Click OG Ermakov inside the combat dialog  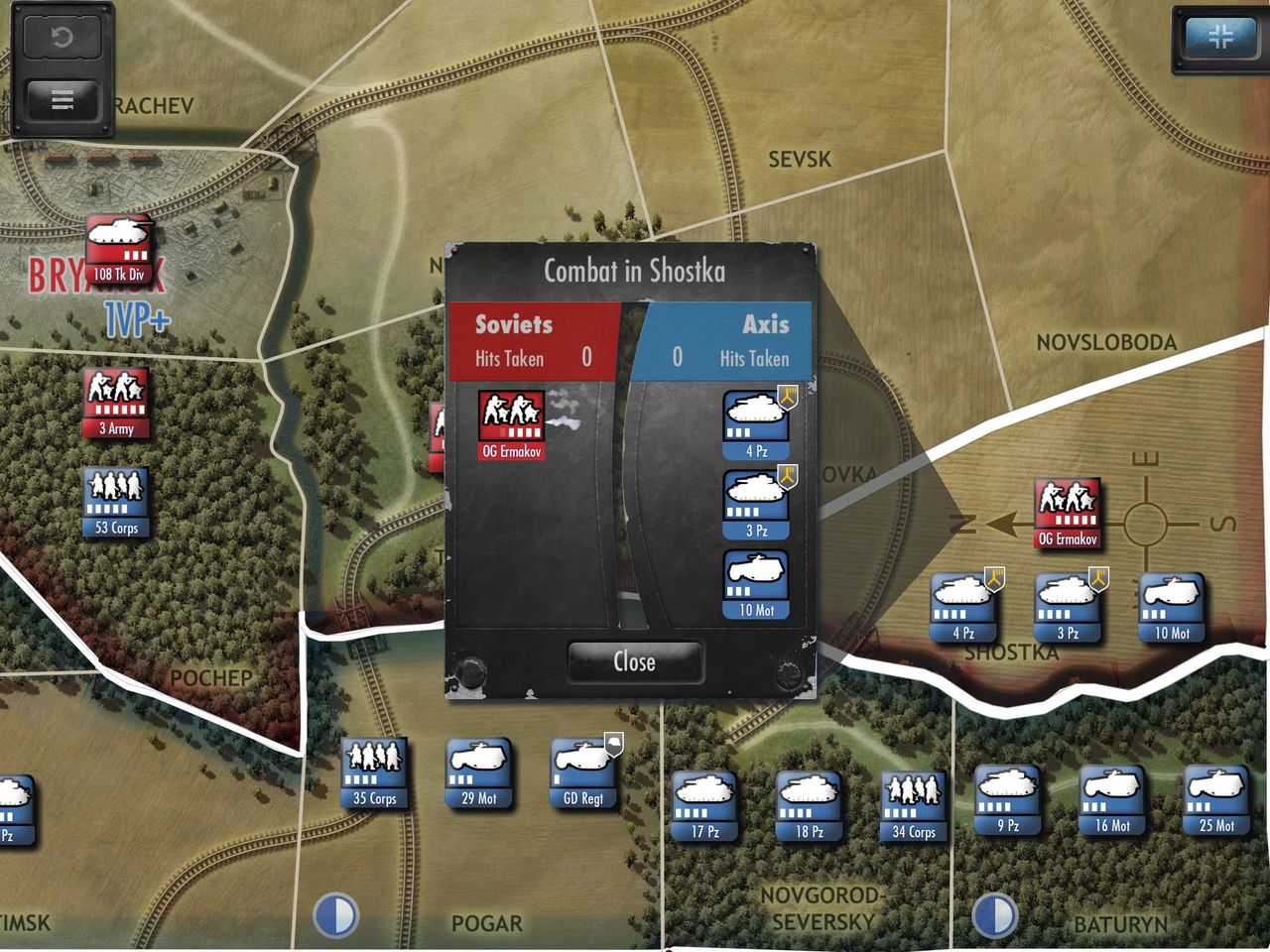coord(512,424)
